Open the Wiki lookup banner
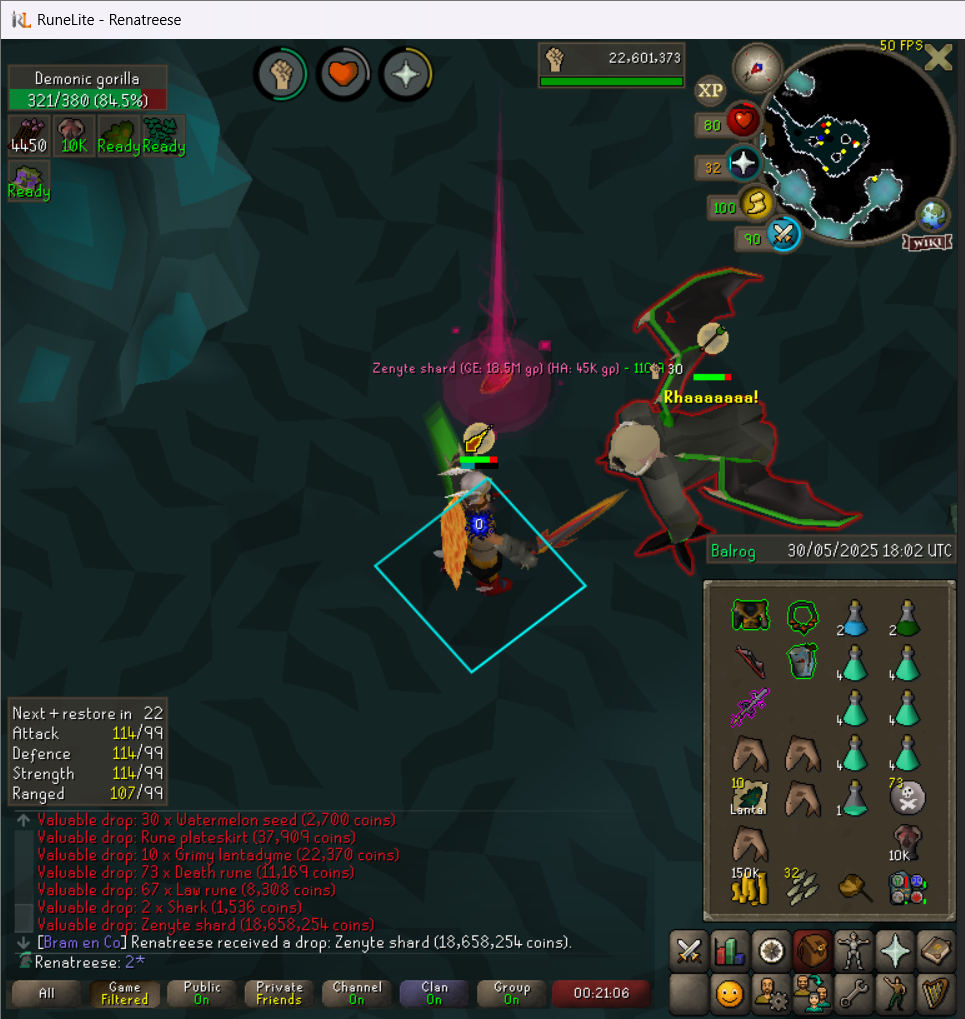 (927, 242)
